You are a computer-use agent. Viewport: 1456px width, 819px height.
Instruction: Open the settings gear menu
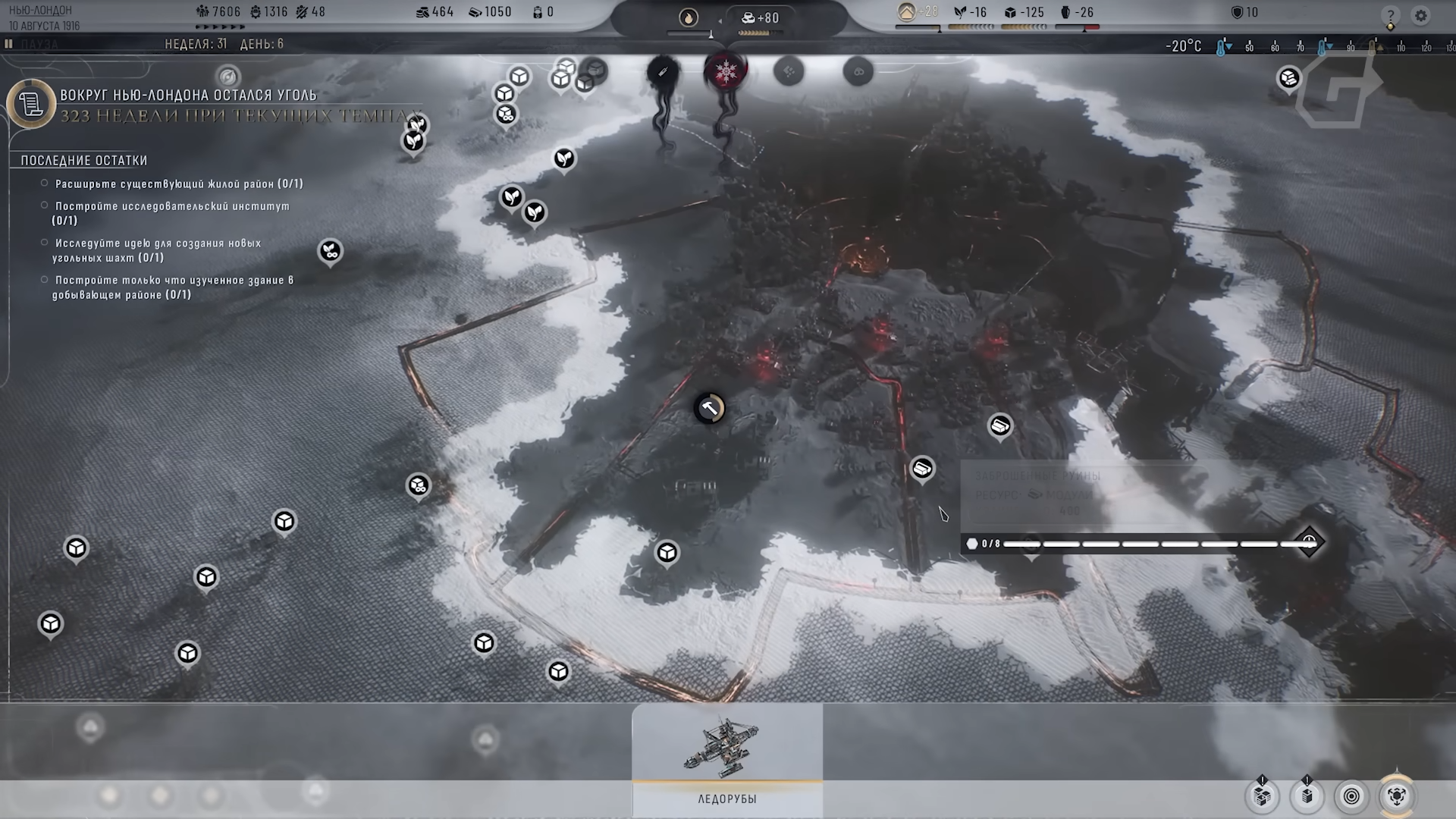(x=1420, y=15)
